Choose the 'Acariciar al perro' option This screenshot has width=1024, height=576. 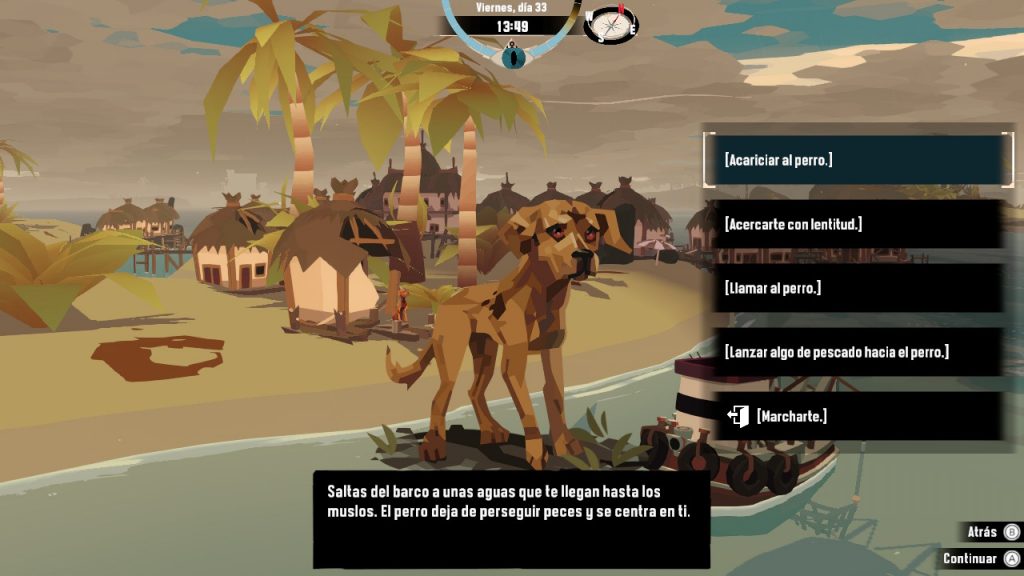coord(857,160)
